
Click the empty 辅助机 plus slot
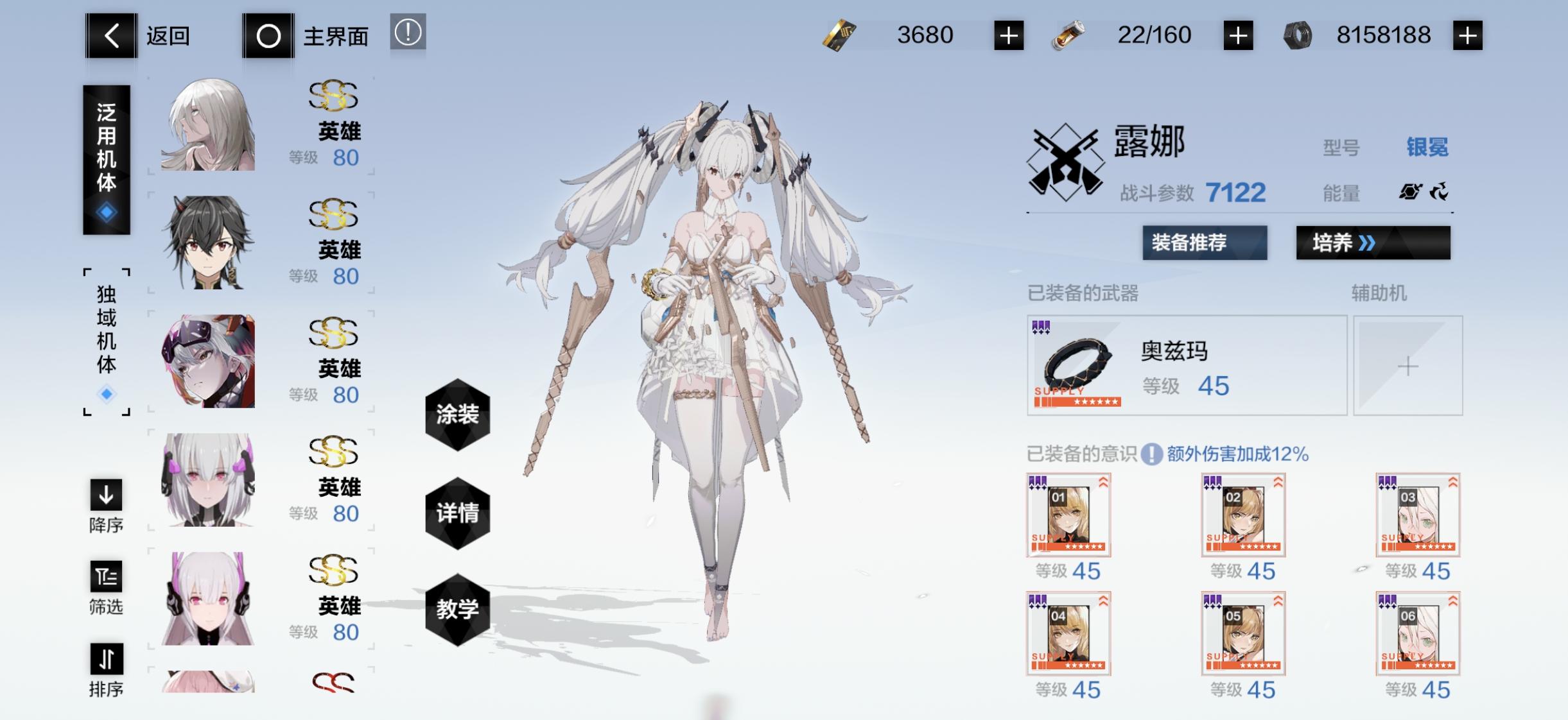coord(1409,366)
